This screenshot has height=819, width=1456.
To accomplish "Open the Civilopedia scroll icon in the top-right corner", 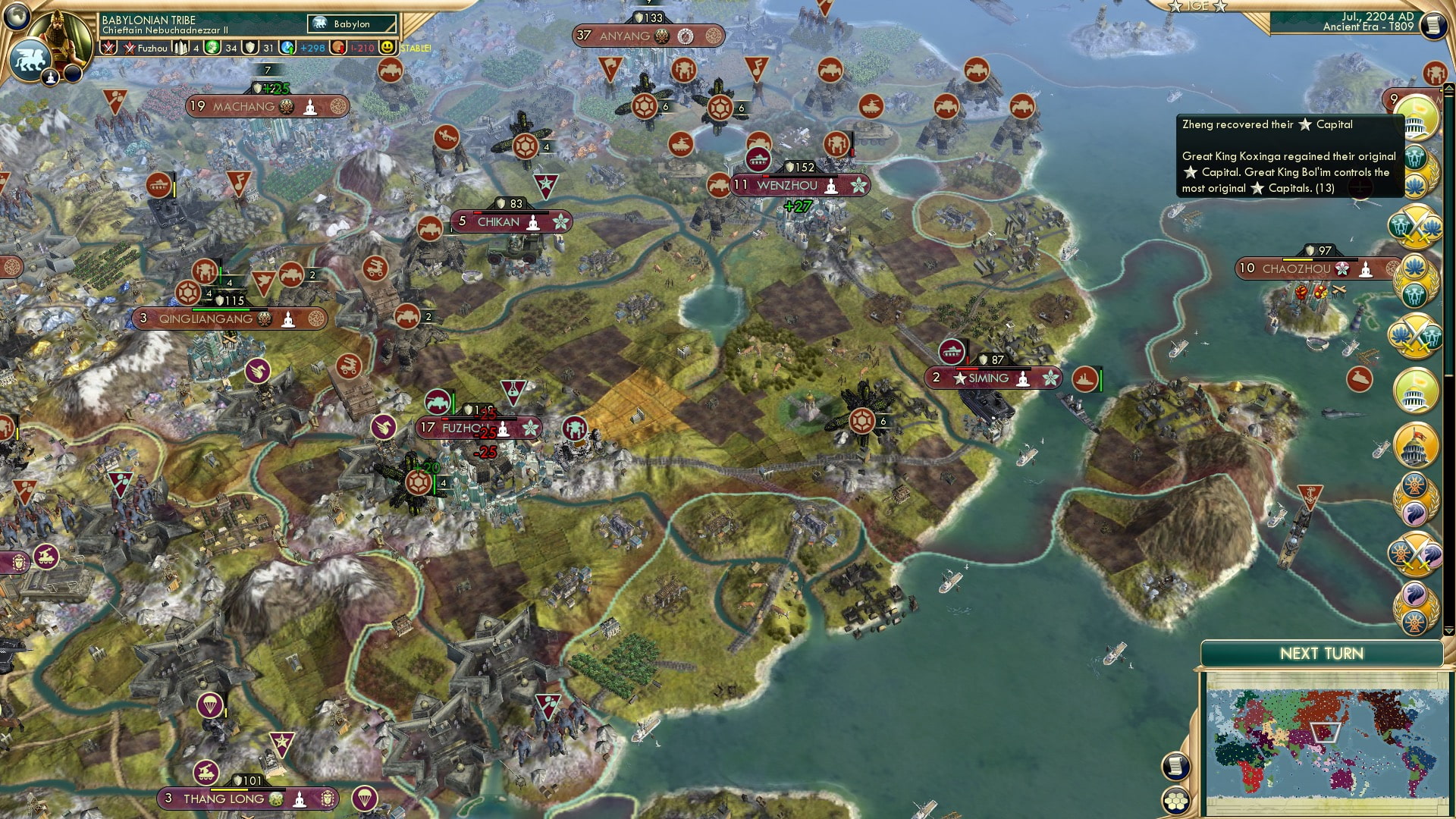I will click(1432, 24).
